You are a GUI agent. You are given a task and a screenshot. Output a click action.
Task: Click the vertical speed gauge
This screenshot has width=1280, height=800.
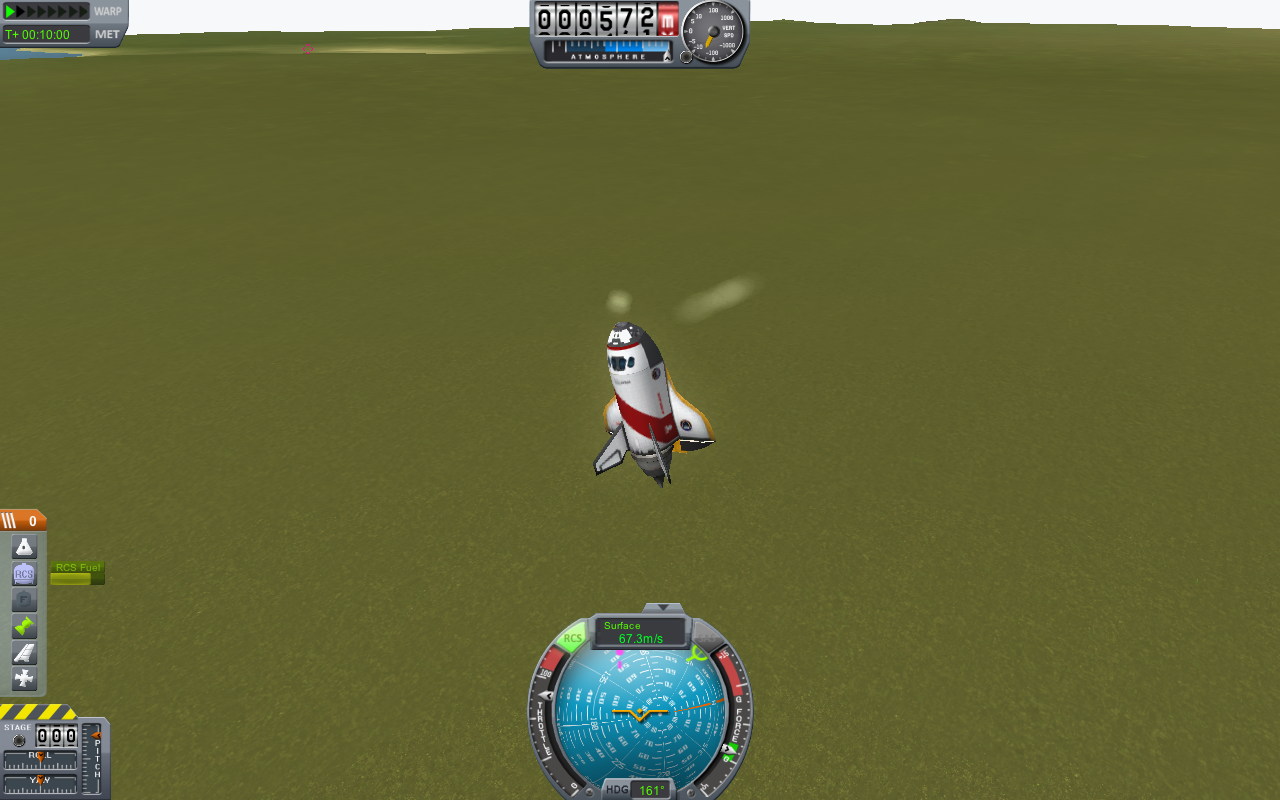[712, 30]
